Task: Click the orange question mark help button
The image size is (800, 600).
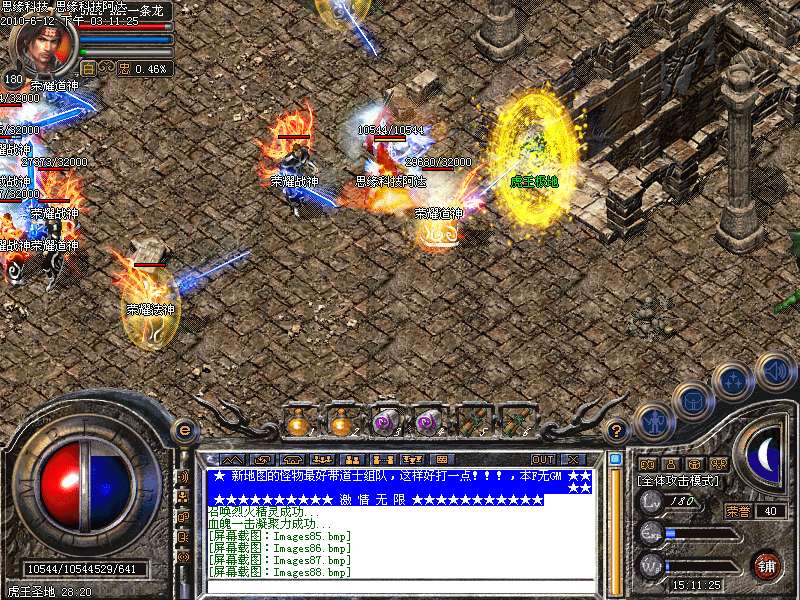Action: click(x=617, y=430)
